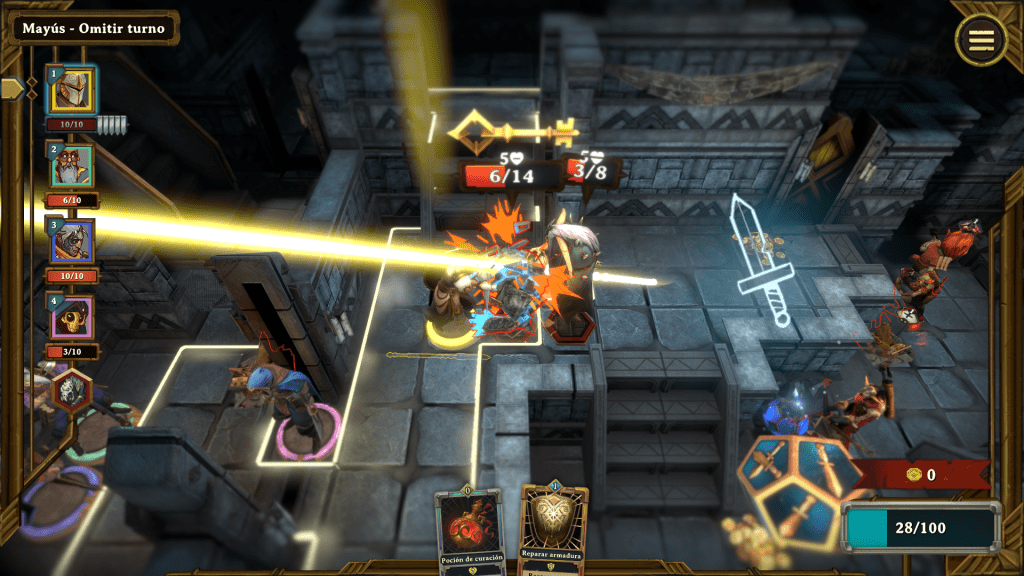Click the Omitir turno button

tap(95, 27)
